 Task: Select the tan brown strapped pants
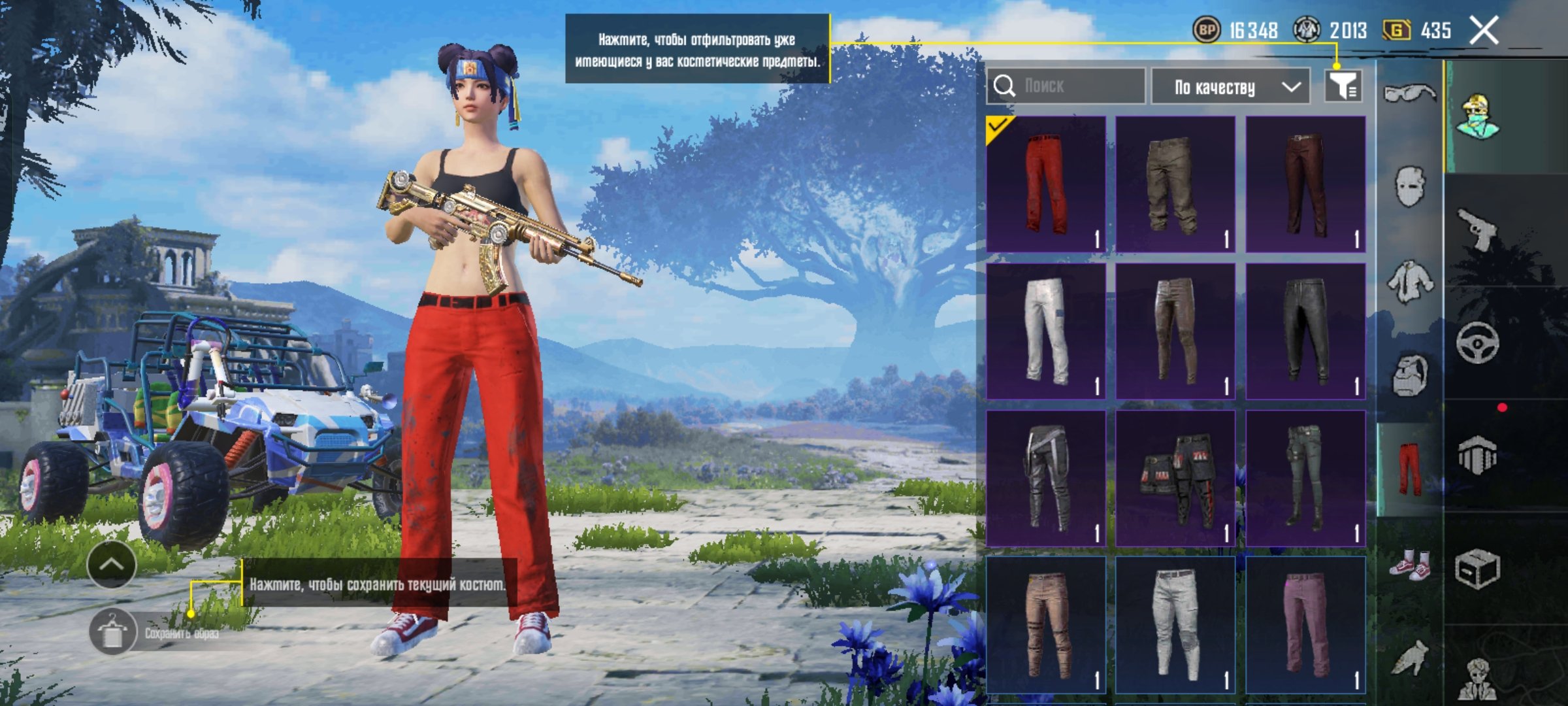[x=1046, y=625]
